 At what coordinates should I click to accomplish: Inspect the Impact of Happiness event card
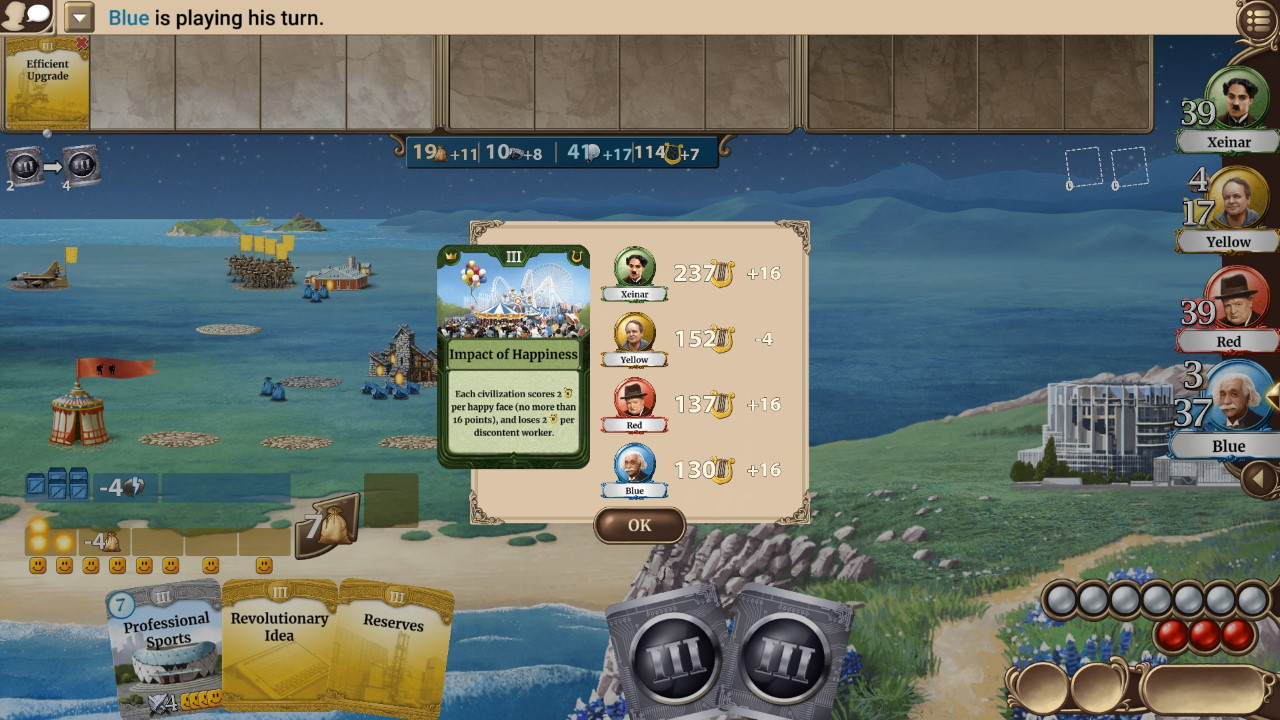pyautogui.click(x=513, y=355)
